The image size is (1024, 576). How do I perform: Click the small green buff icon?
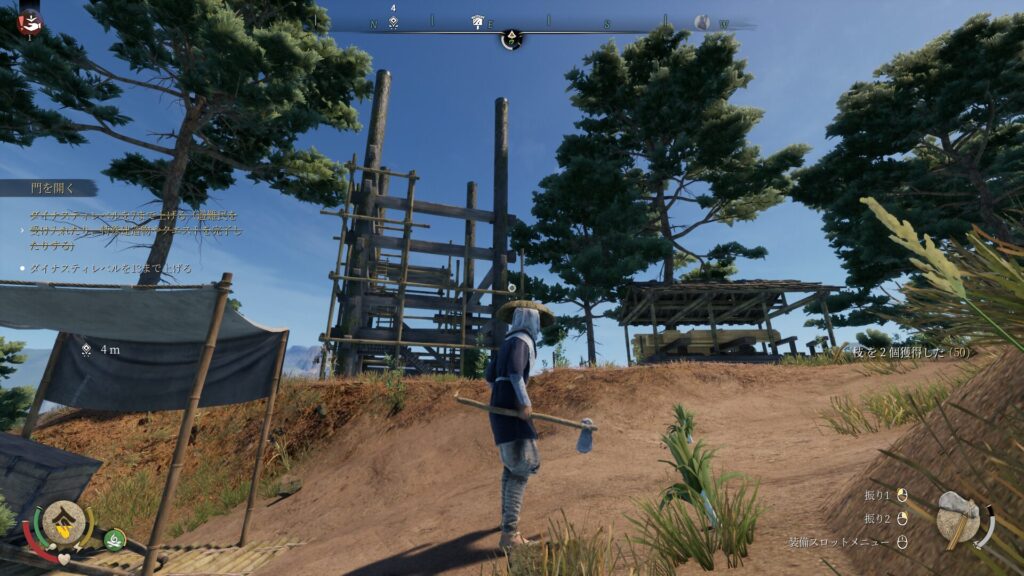(x=115, y=538)
